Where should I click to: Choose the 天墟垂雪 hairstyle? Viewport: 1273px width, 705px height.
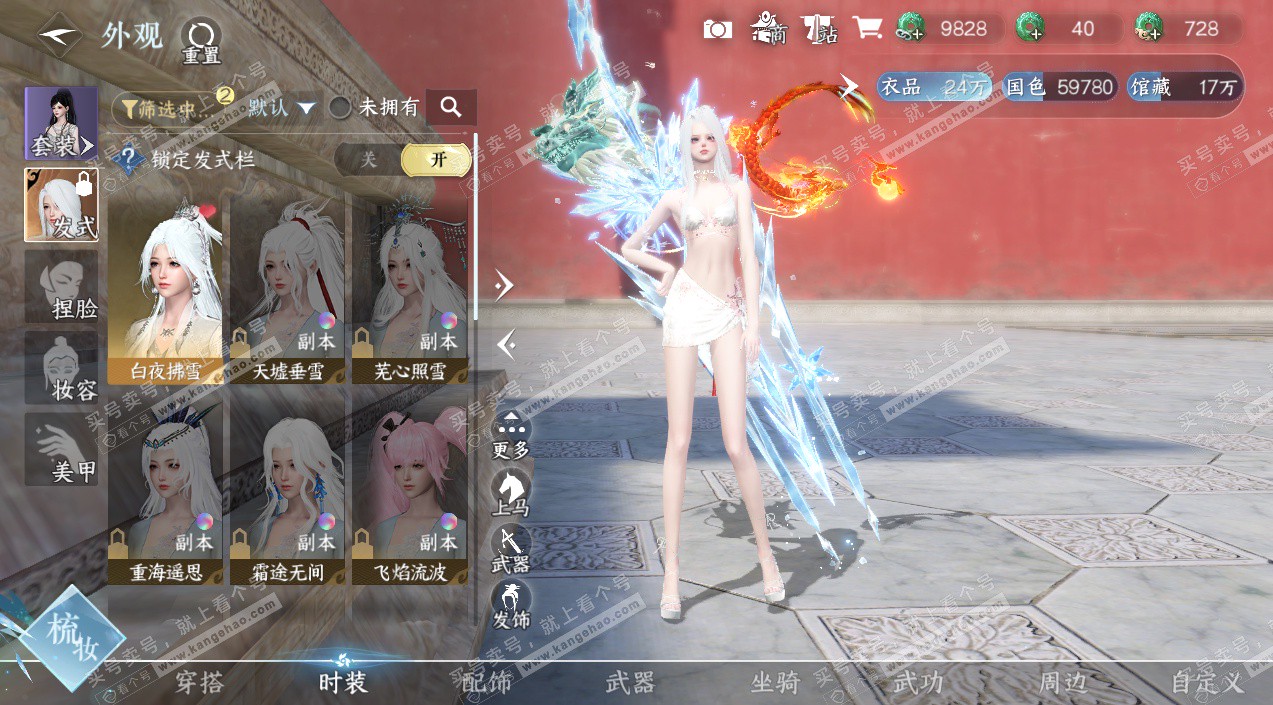288,290
